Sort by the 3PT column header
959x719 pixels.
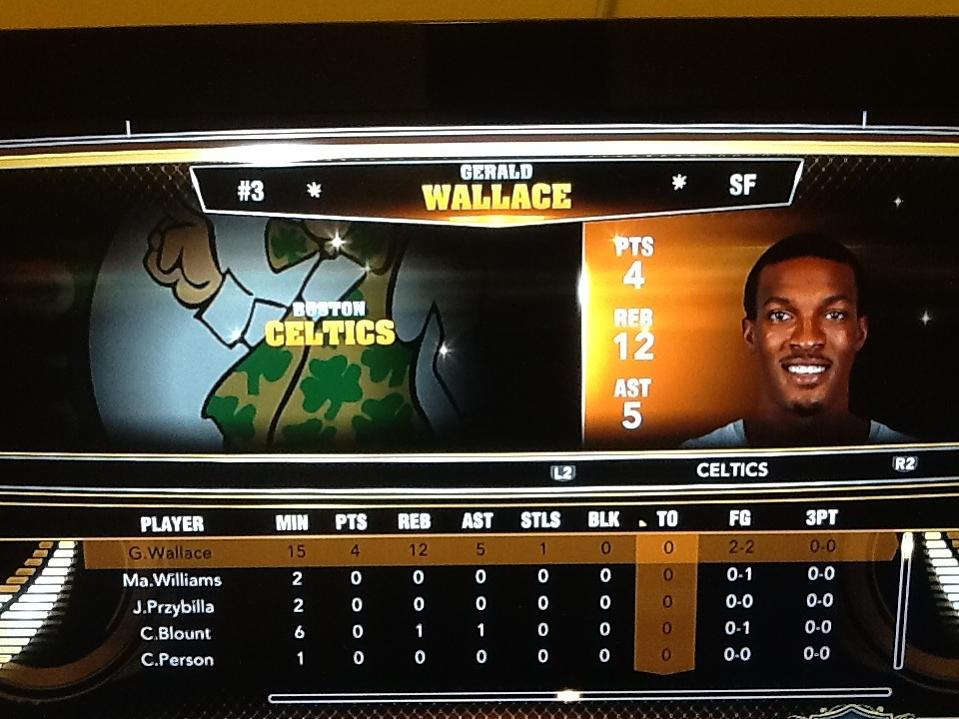tap(821, 519)
